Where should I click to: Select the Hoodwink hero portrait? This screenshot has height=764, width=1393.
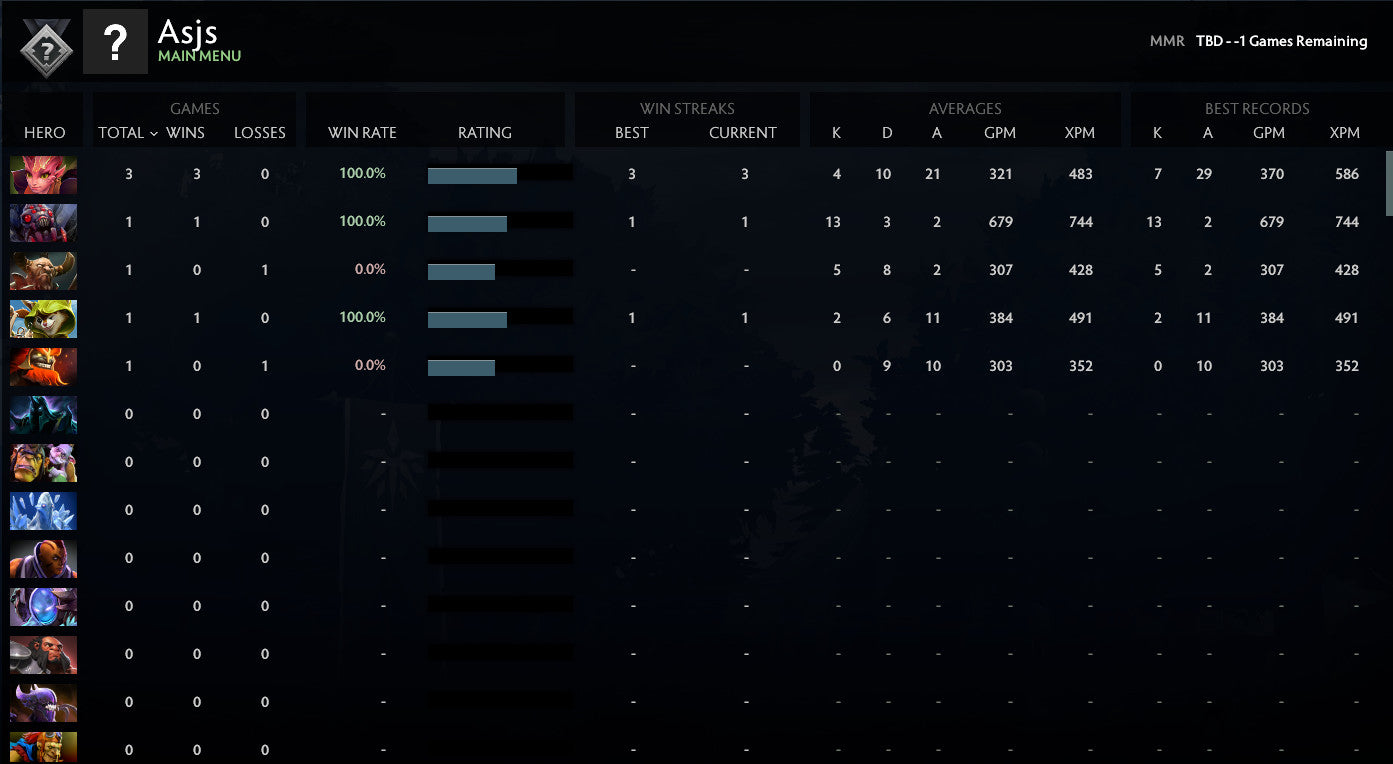tap(43, 319)
